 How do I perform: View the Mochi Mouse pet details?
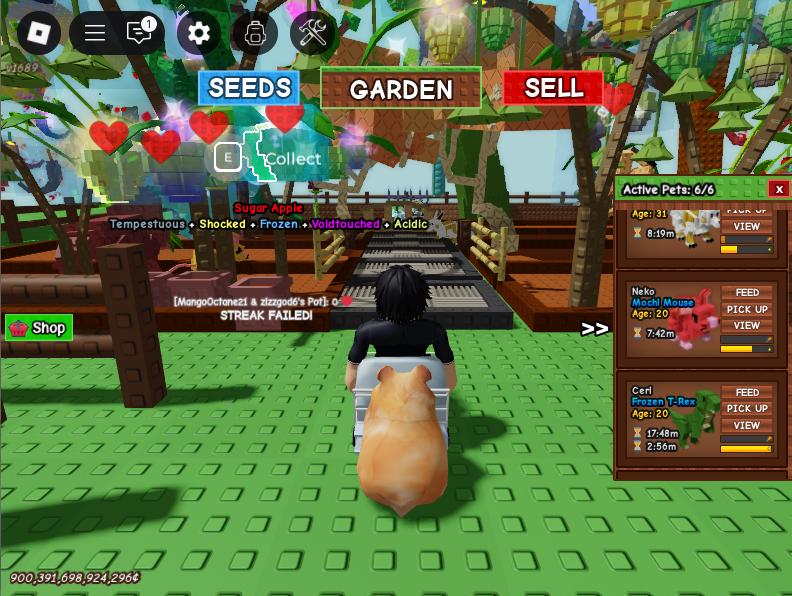click(747, 325)
